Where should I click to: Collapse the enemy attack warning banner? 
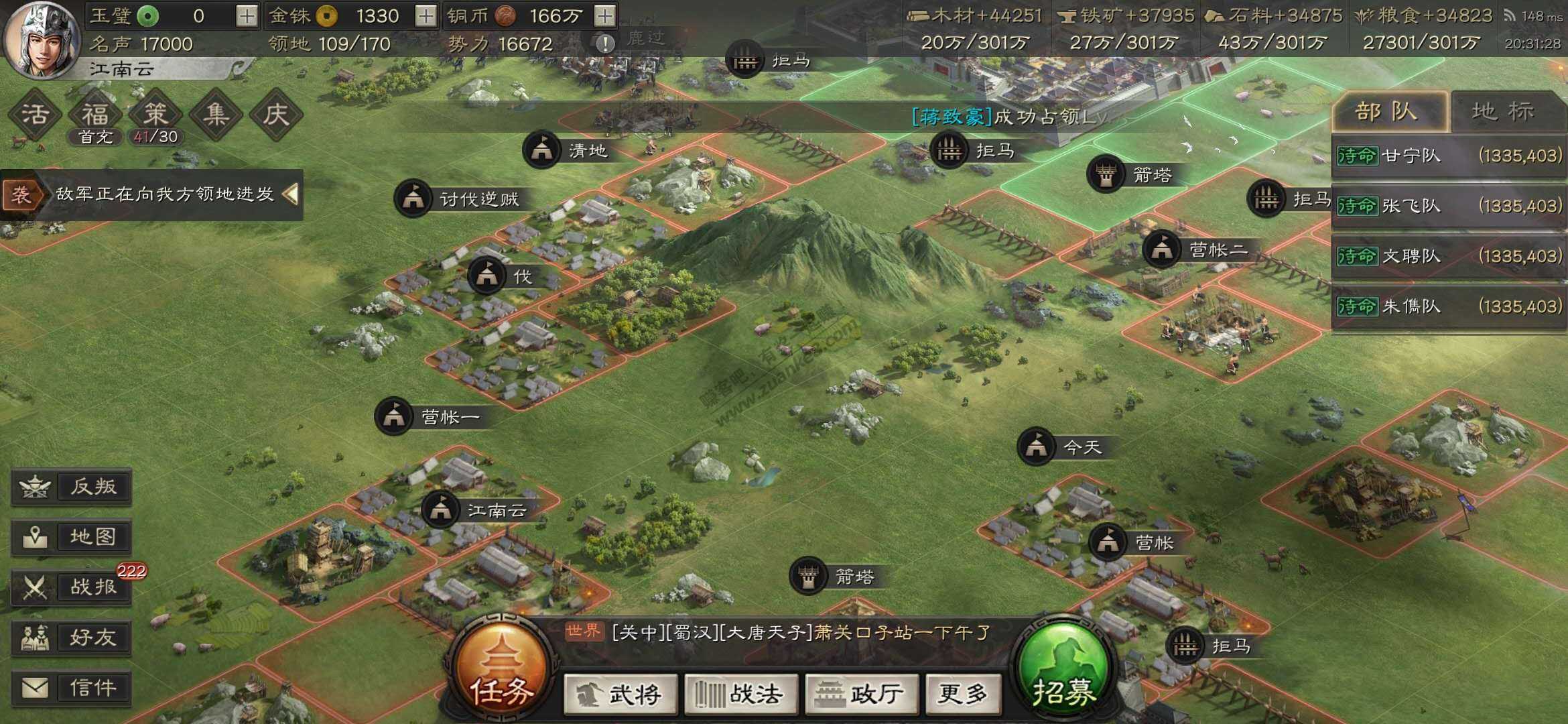click(x=290, y=194)
